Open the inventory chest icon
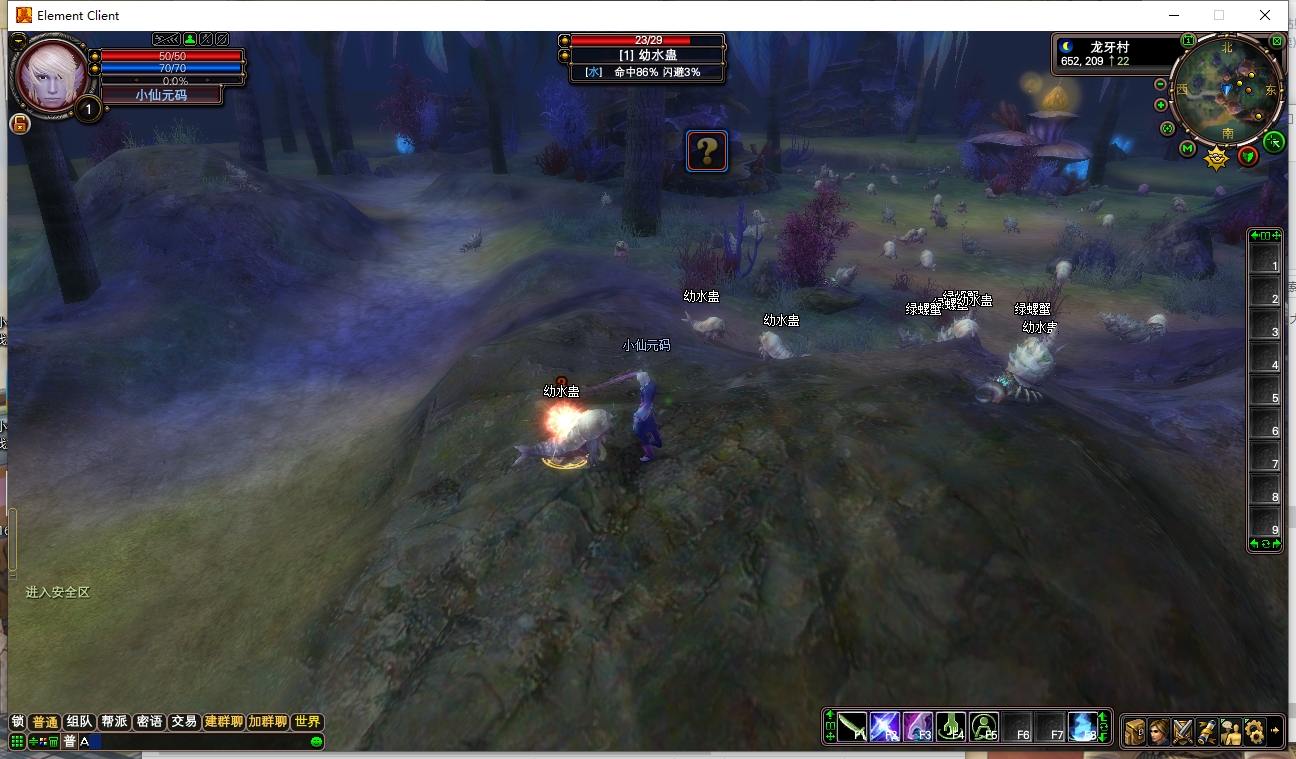 (x=1135, y=731)
